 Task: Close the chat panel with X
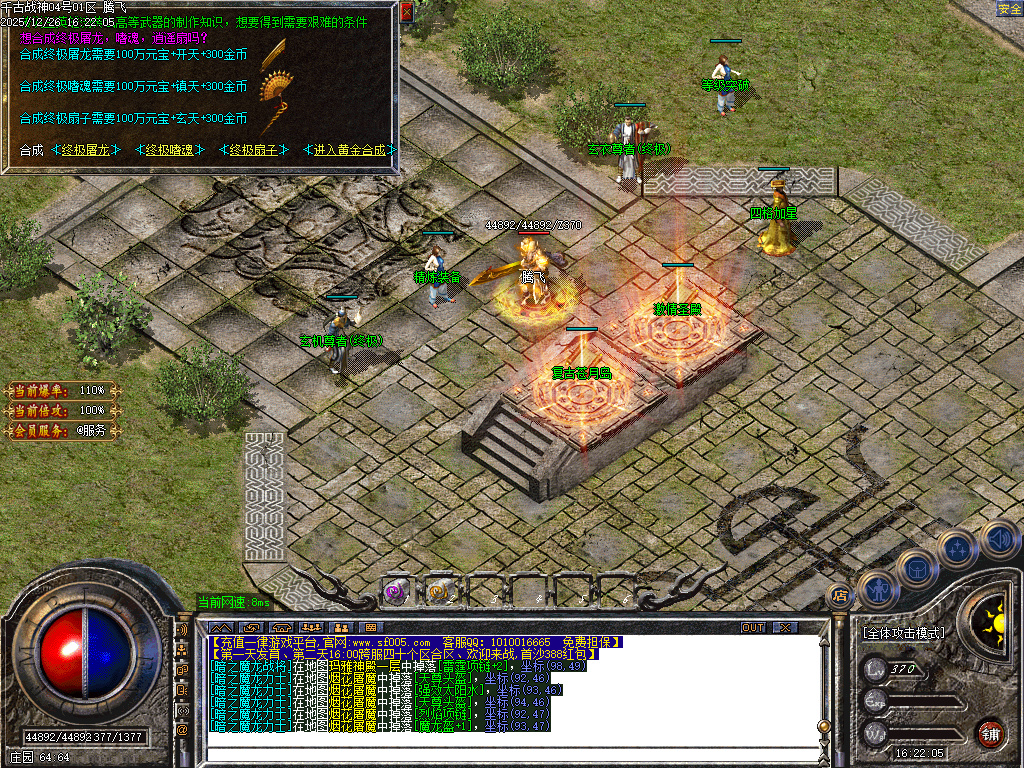[785, 627]
